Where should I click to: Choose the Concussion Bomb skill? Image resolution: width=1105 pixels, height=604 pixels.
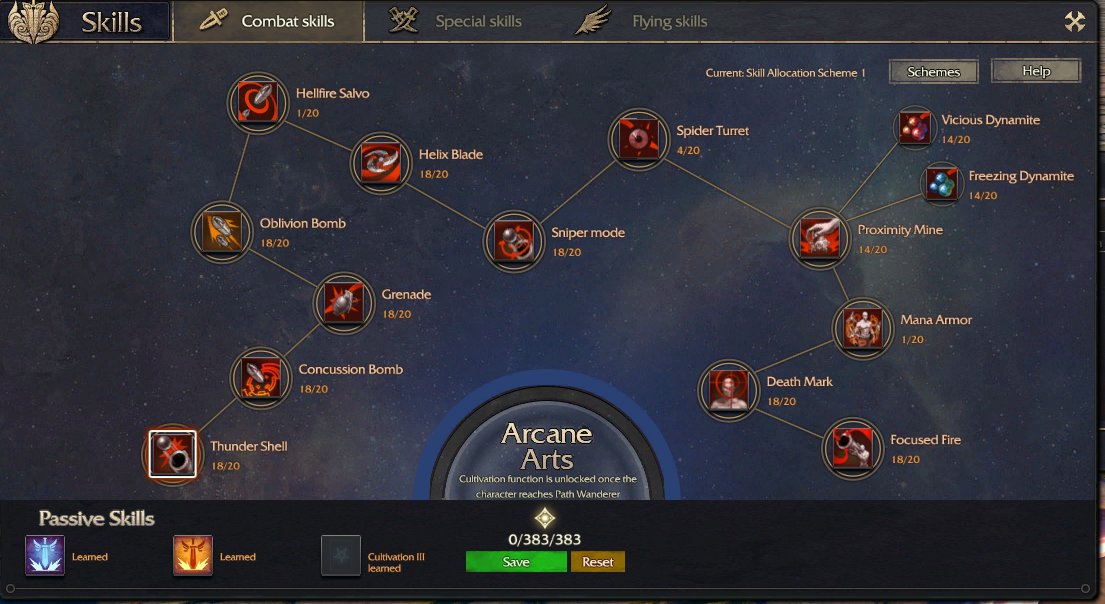pos(261,377)
